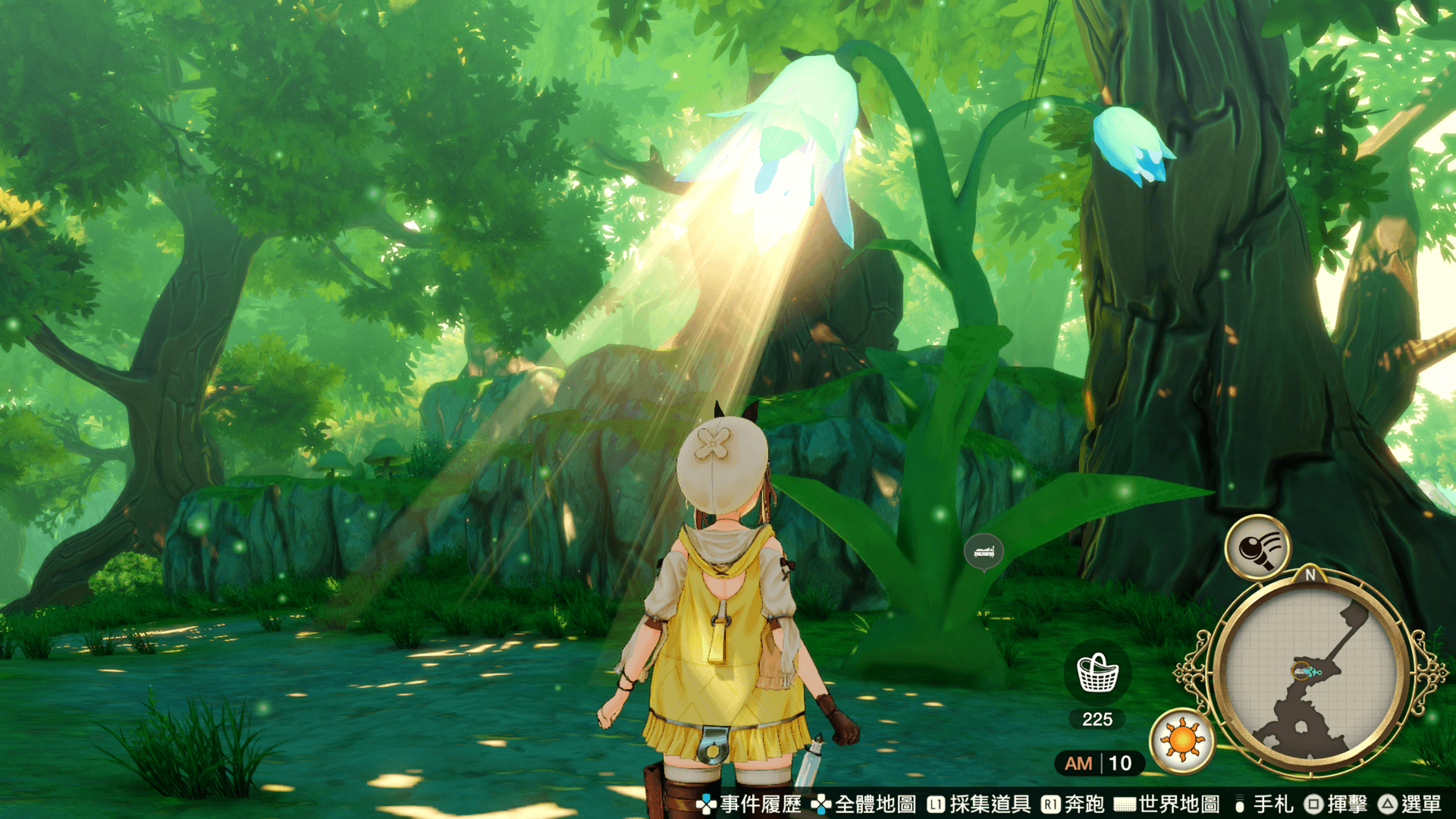Select the player marker on the minimap
The height and width of the screenshot is (819, 1456).
[1303, 670]
